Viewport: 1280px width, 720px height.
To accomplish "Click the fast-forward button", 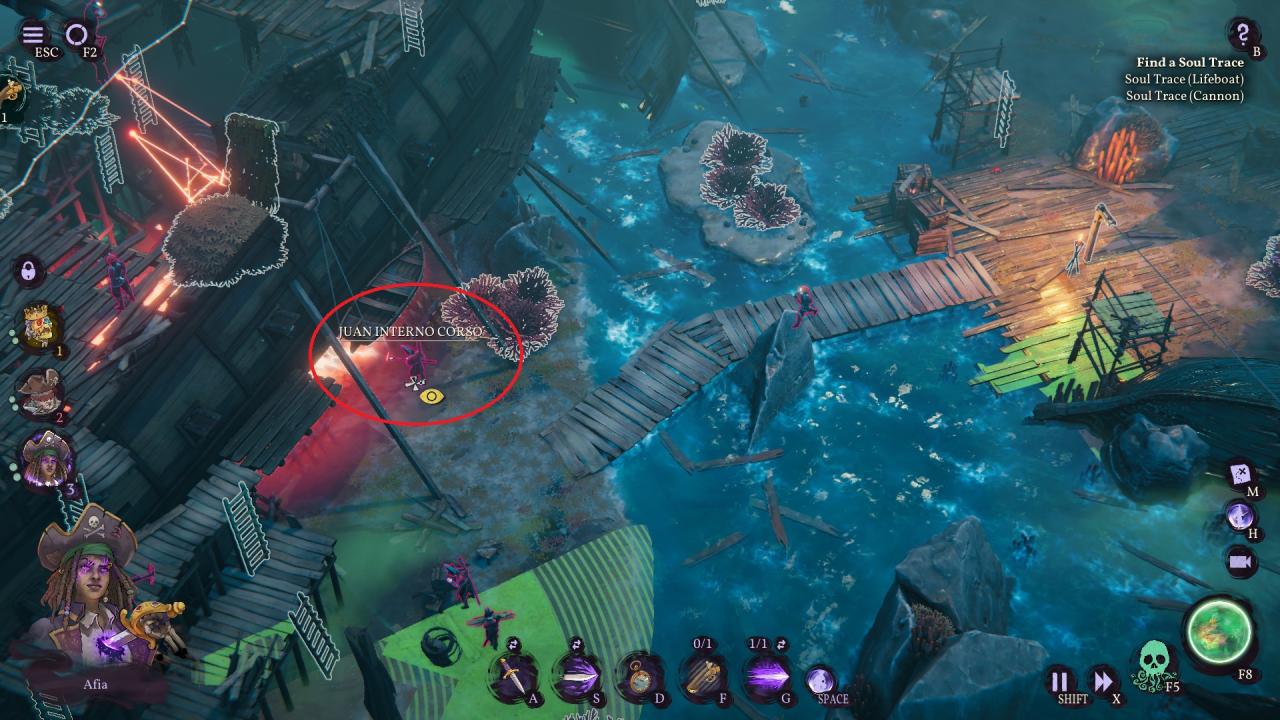I will (x=1102, y=682).
